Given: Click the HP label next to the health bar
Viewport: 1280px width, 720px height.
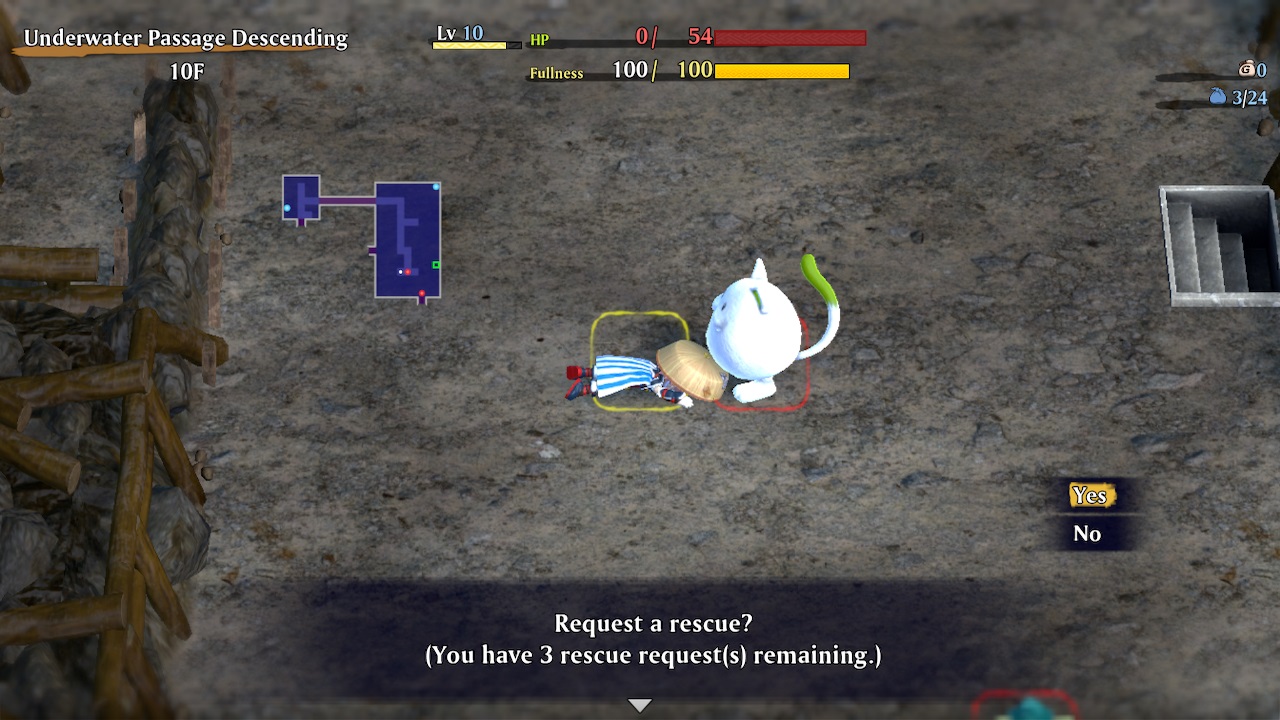Looking at the screenshot, I should (x=539, y=40).
